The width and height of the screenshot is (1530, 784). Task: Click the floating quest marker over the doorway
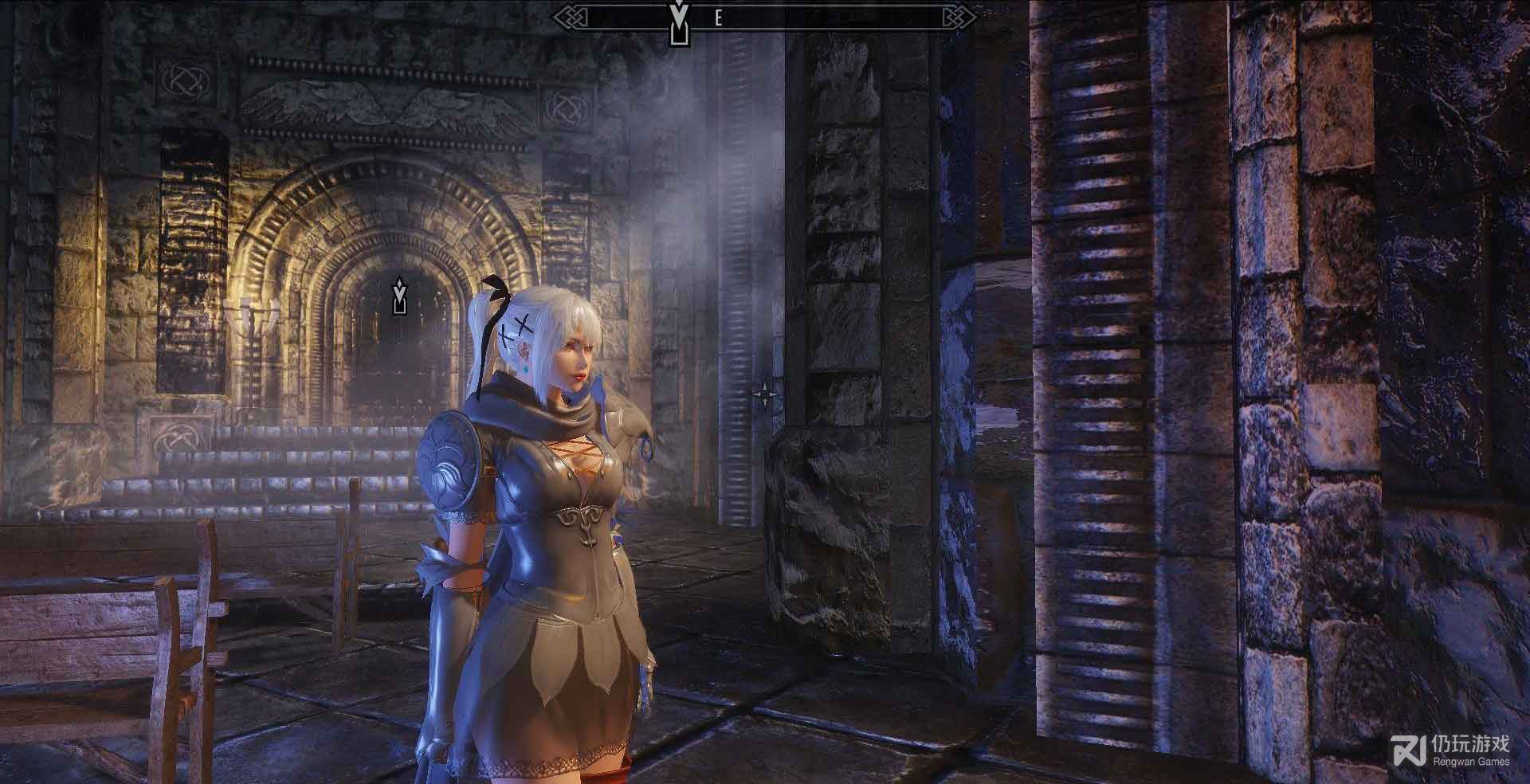coord(399,295)
